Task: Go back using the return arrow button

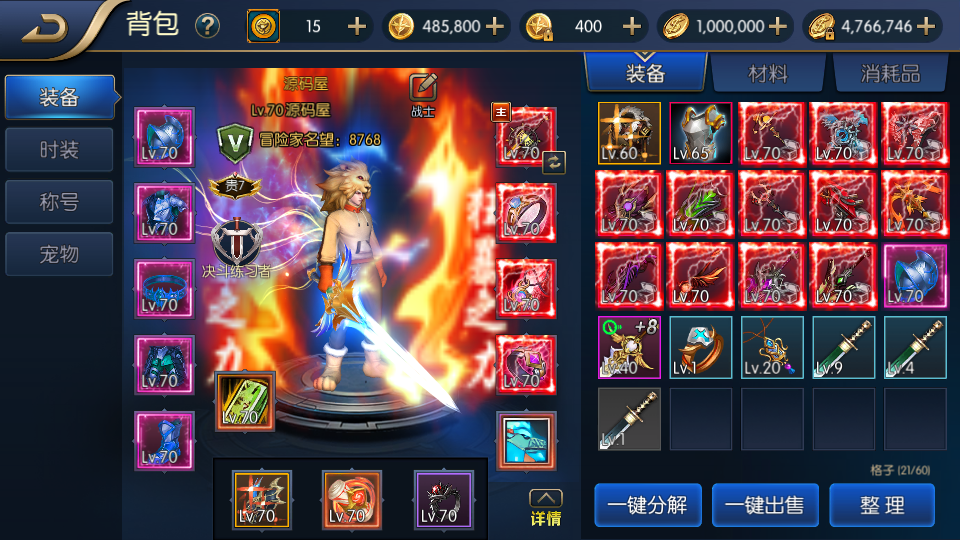Action: point(45,26)
